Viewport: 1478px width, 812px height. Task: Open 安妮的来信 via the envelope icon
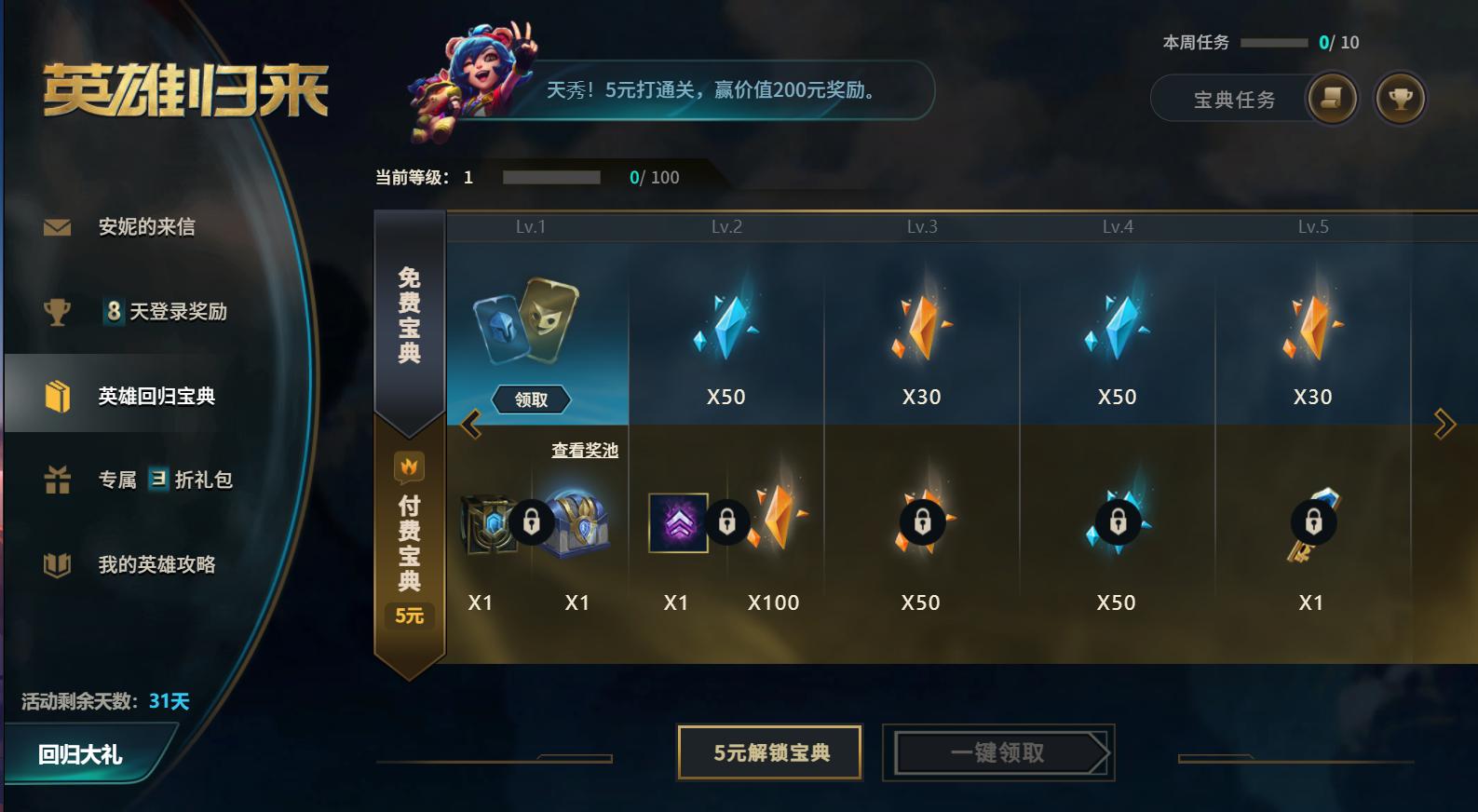56,225
